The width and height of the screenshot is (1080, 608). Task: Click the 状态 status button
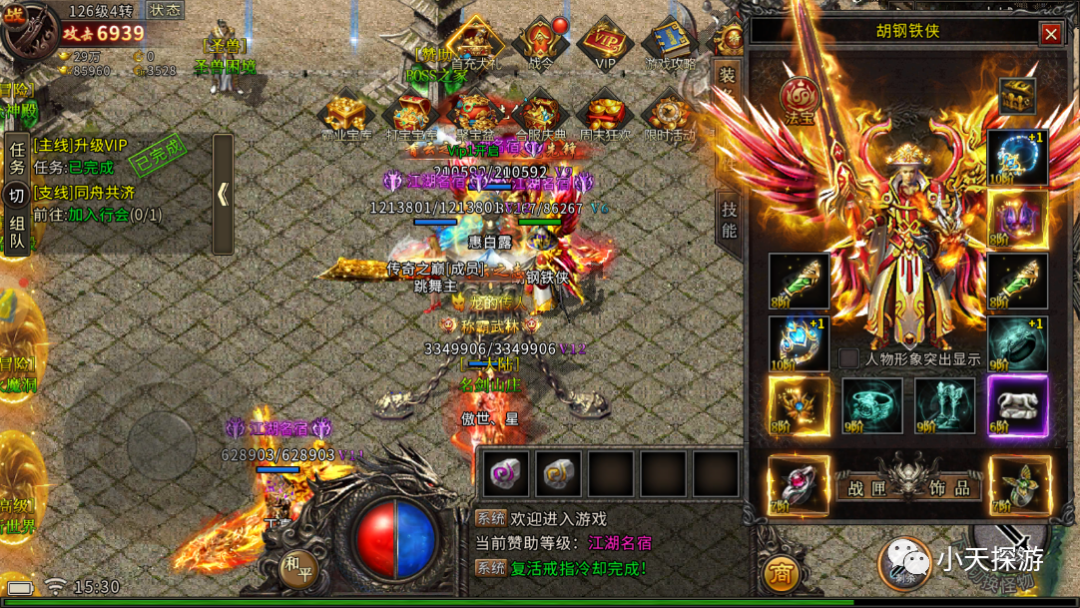tap(165, 10)
